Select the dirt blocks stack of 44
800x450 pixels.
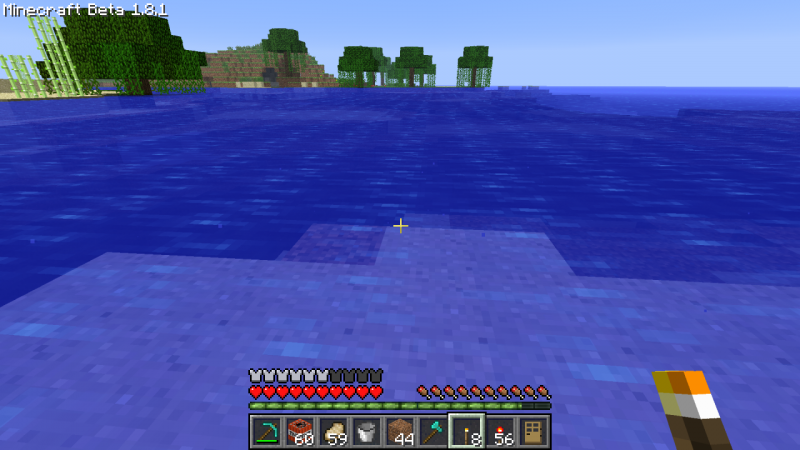pyautogui.click(x=400, y=431)
